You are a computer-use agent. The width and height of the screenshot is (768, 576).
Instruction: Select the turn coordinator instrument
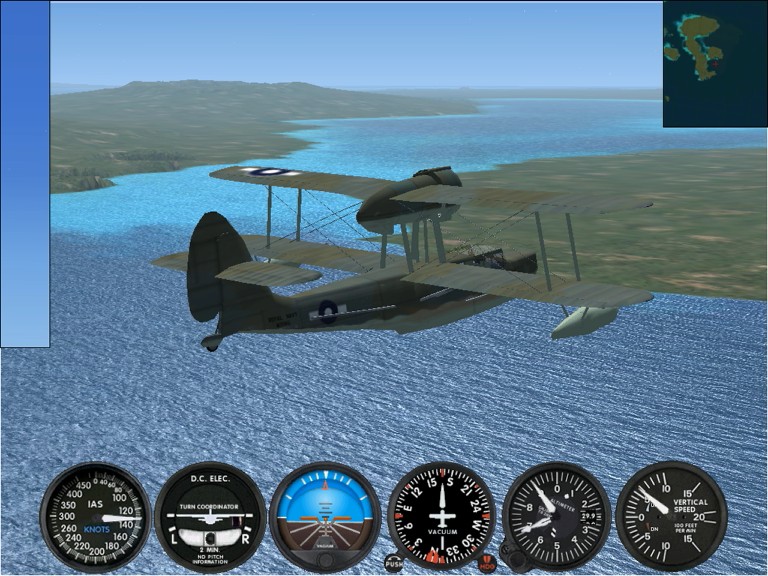(x=210, y=516)
